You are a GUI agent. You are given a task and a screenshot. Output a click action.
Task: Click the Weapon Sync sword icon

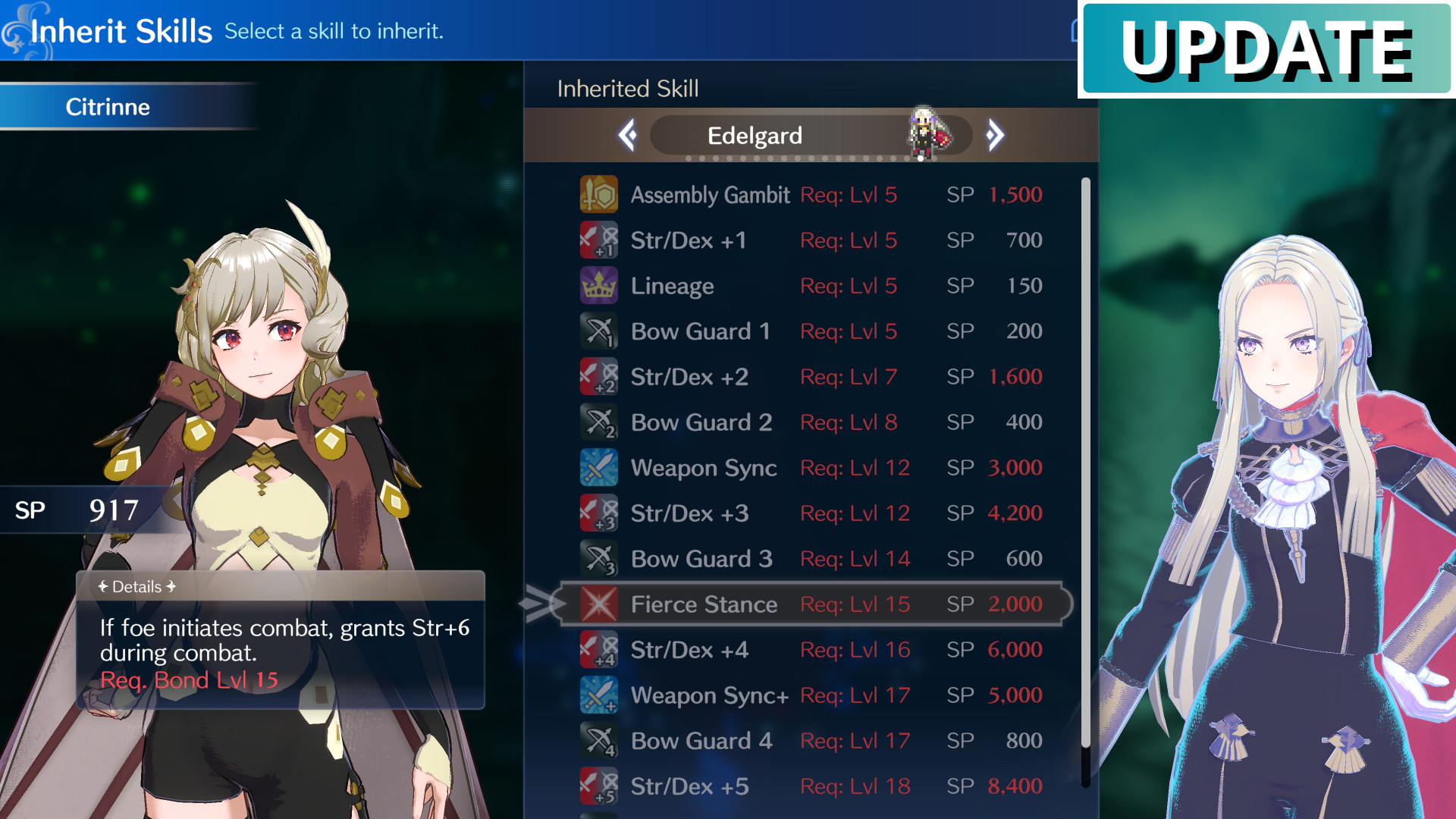pos(599,468)
